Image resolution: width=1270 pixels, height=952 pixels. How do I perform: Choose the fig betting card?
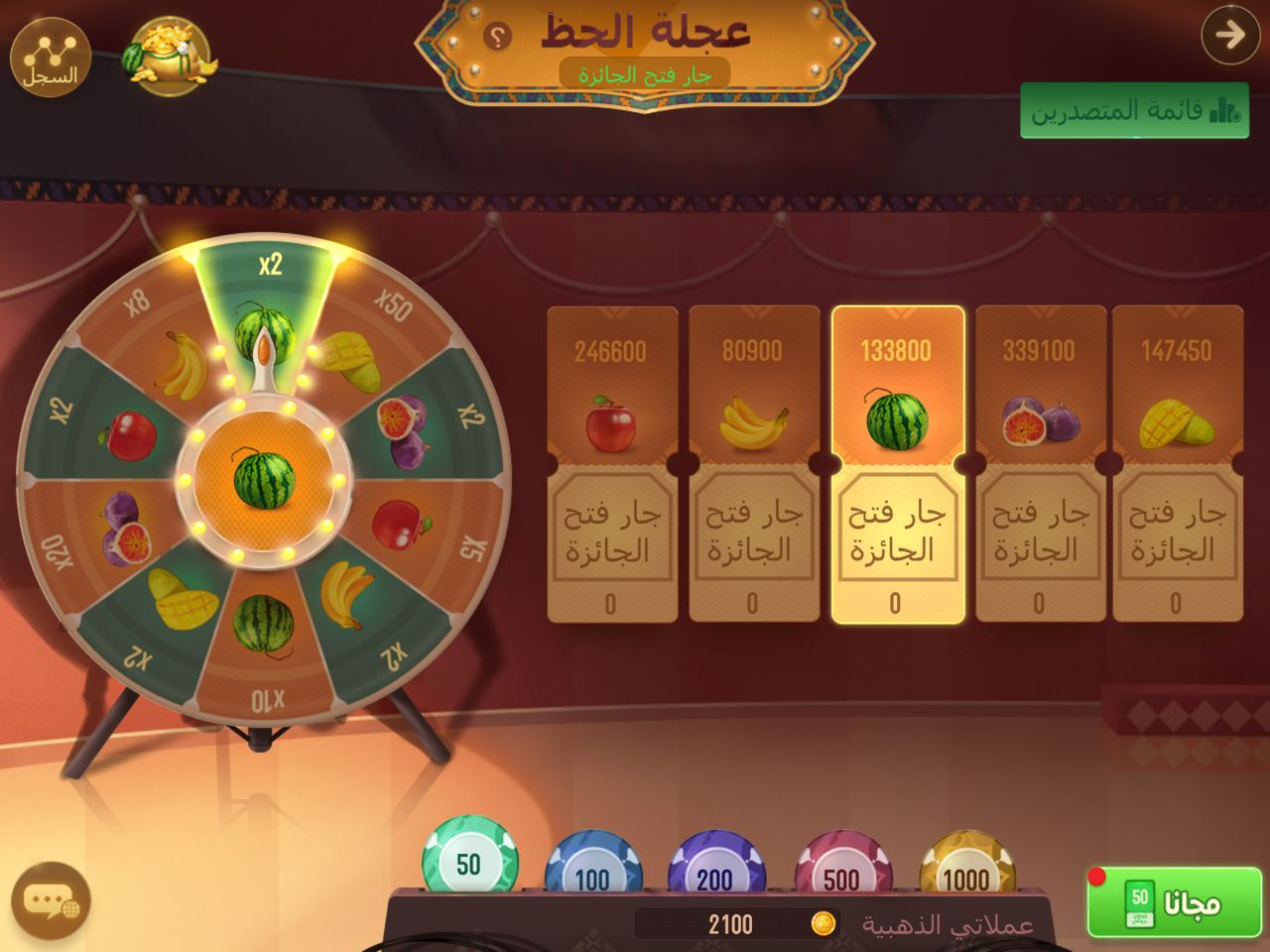(x=1040, y=464)
